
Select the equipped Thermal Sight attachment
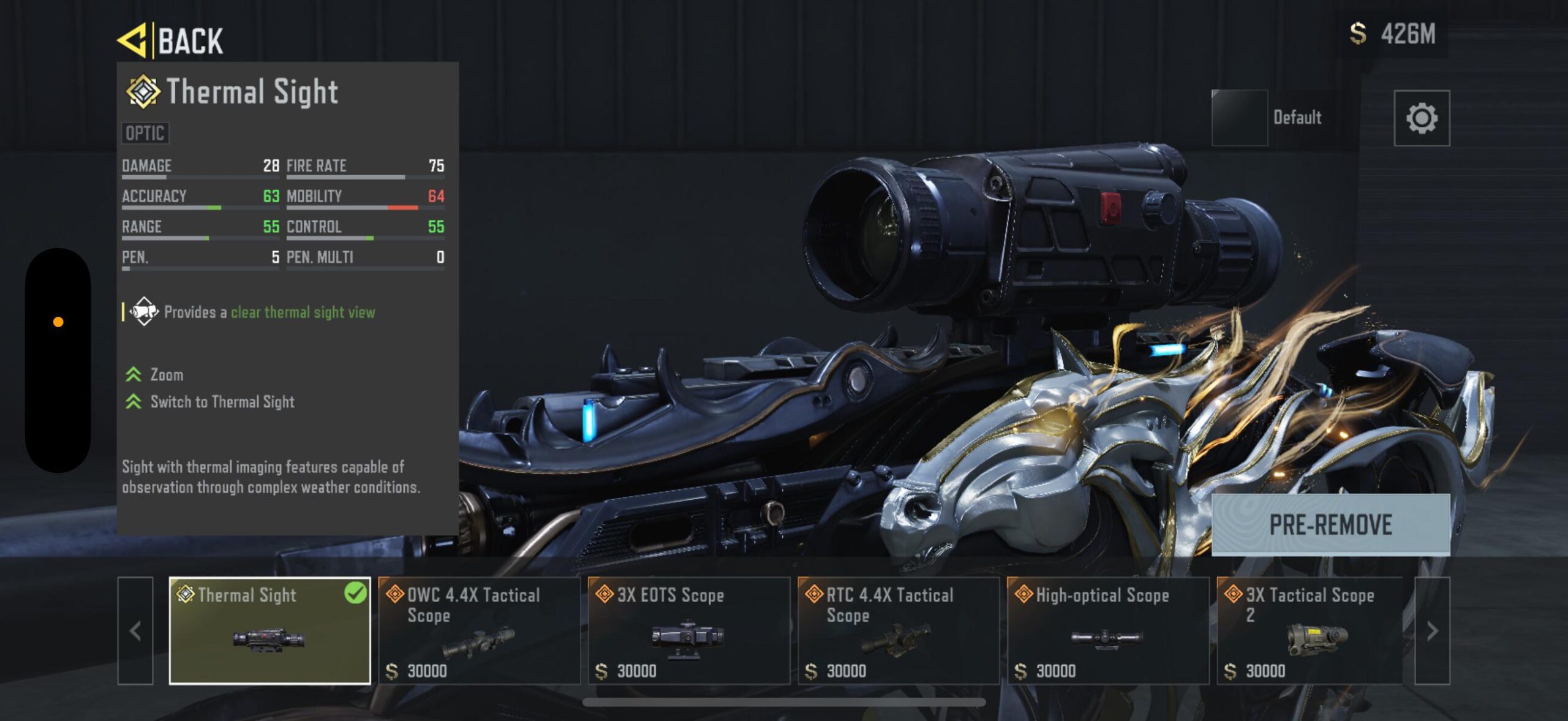(270, 630)
